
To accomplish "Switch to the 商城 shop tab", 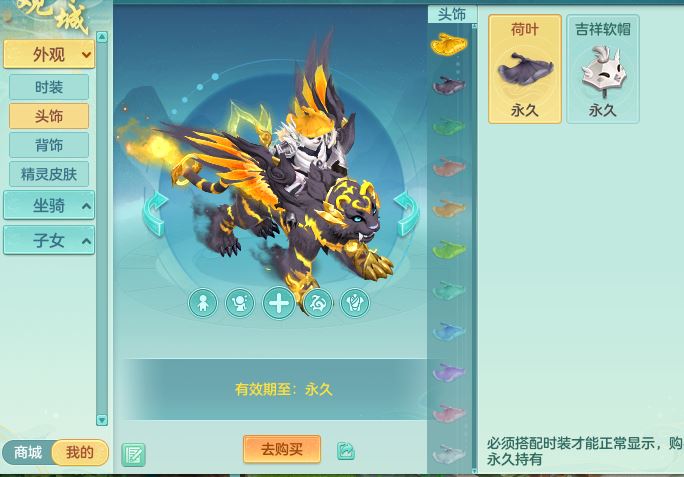I will pos(28,453).
